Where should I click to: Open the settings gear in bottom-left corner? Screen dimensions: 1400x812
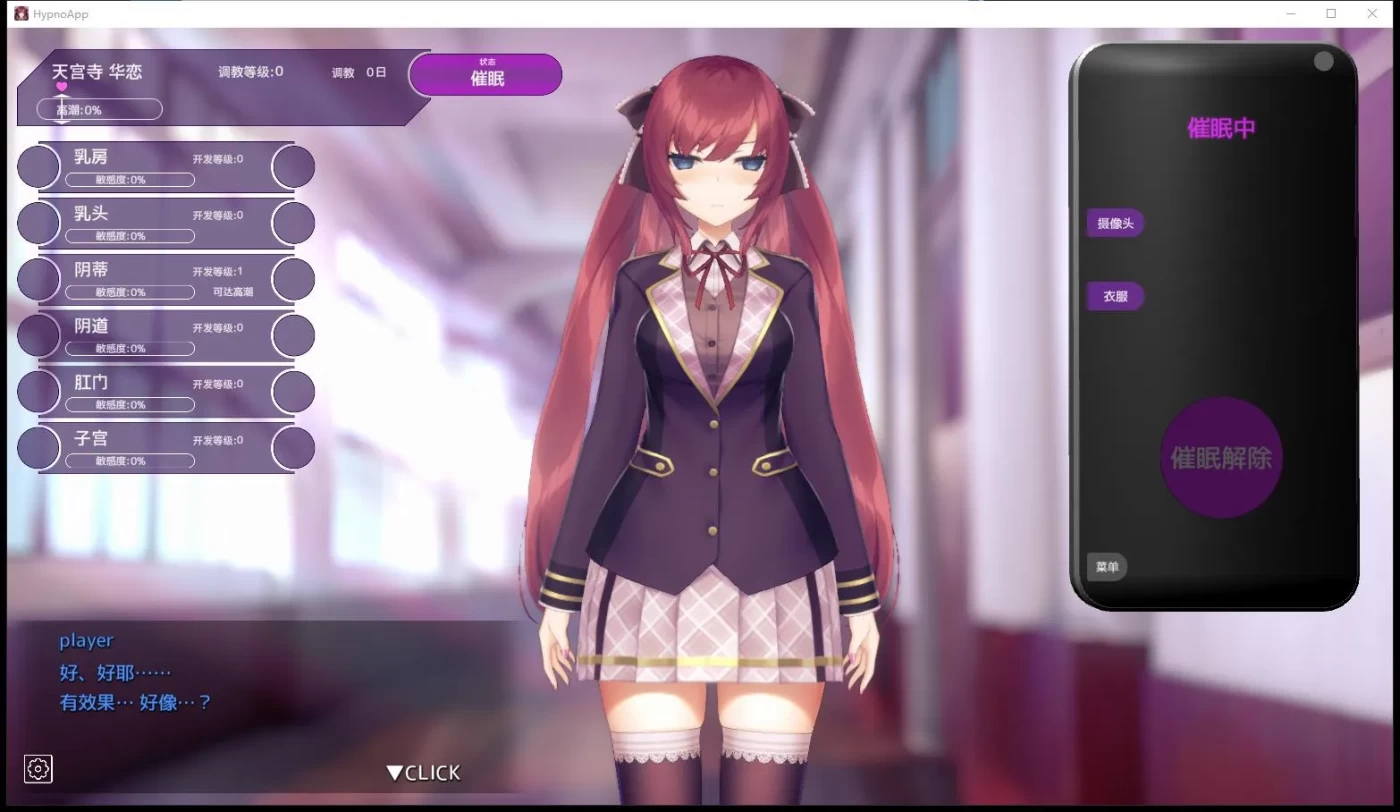point(38,769)
